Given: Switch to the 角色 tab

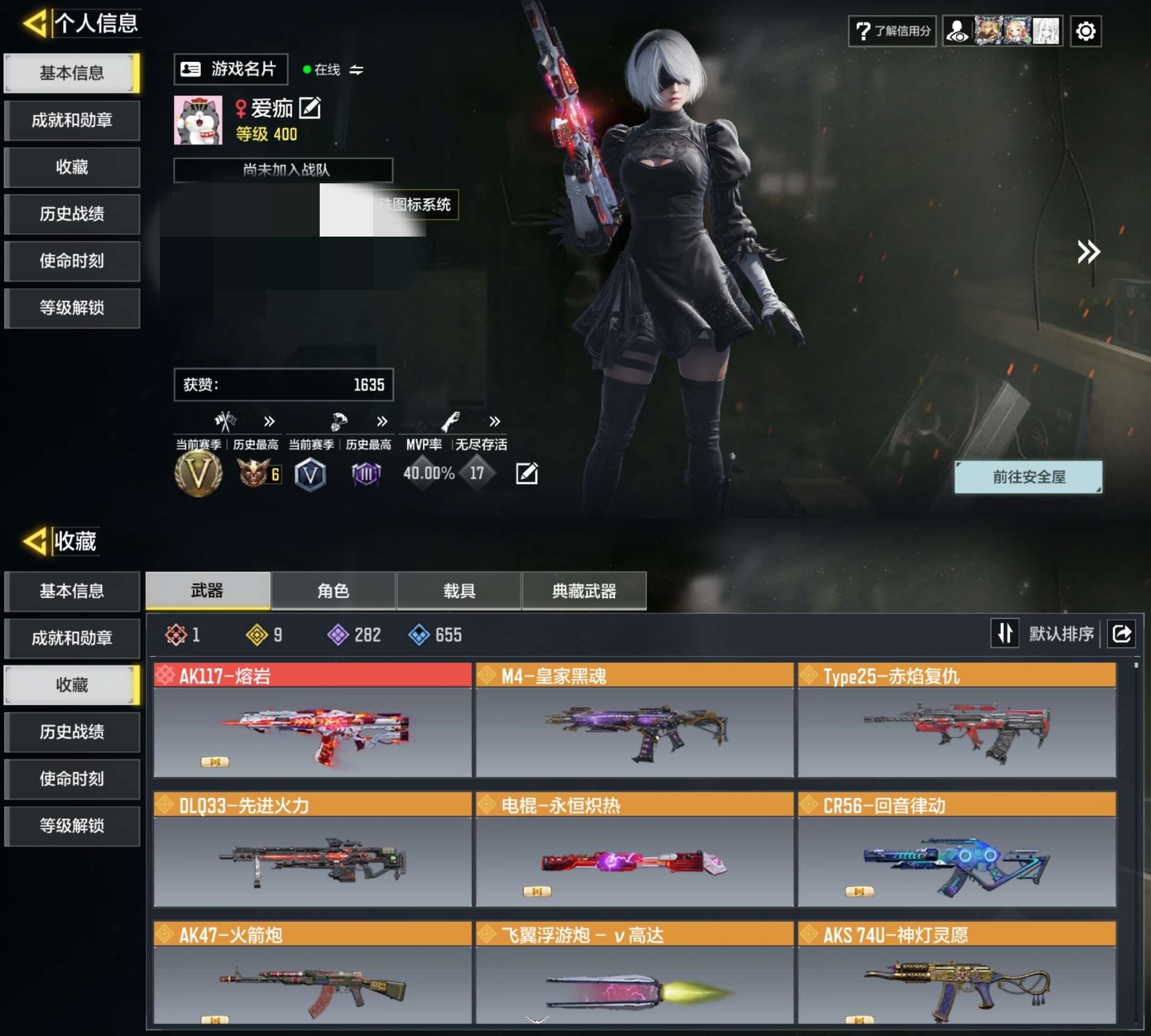Looking at the screenshot, I should (x=334, y=591).
